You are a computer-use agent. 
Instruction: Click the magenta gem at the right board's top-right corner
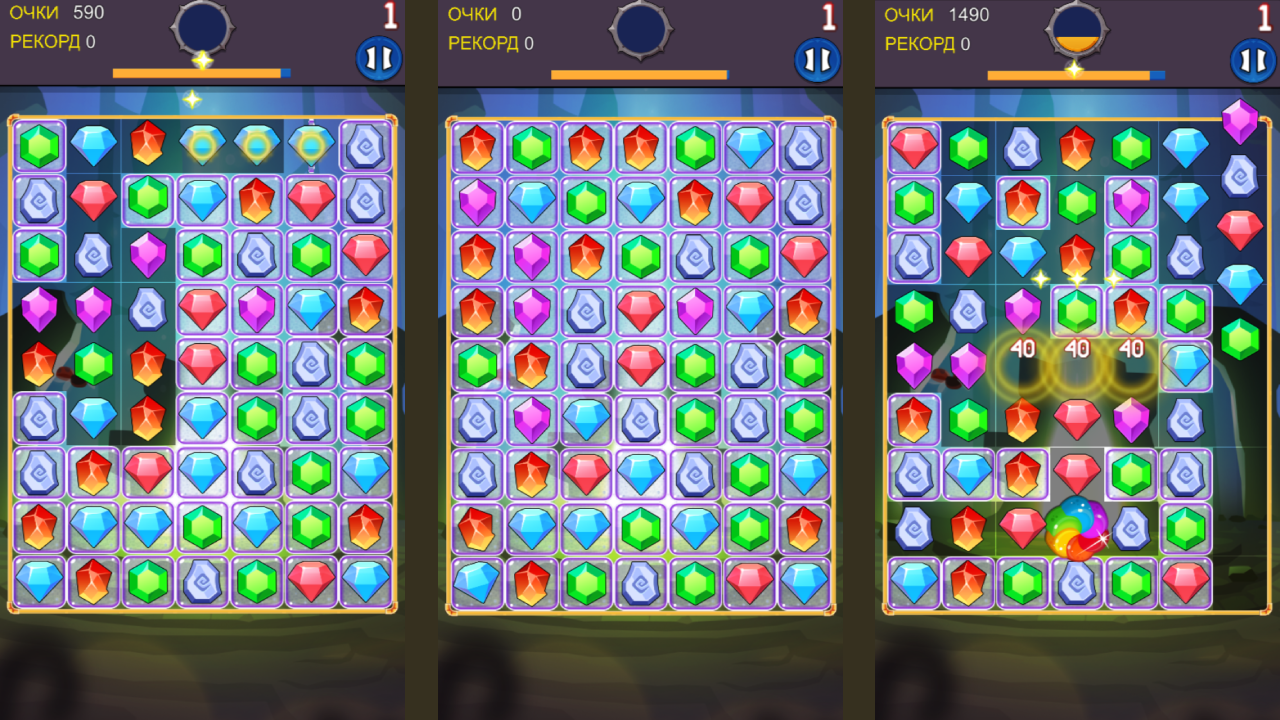tap(1240, 123)
